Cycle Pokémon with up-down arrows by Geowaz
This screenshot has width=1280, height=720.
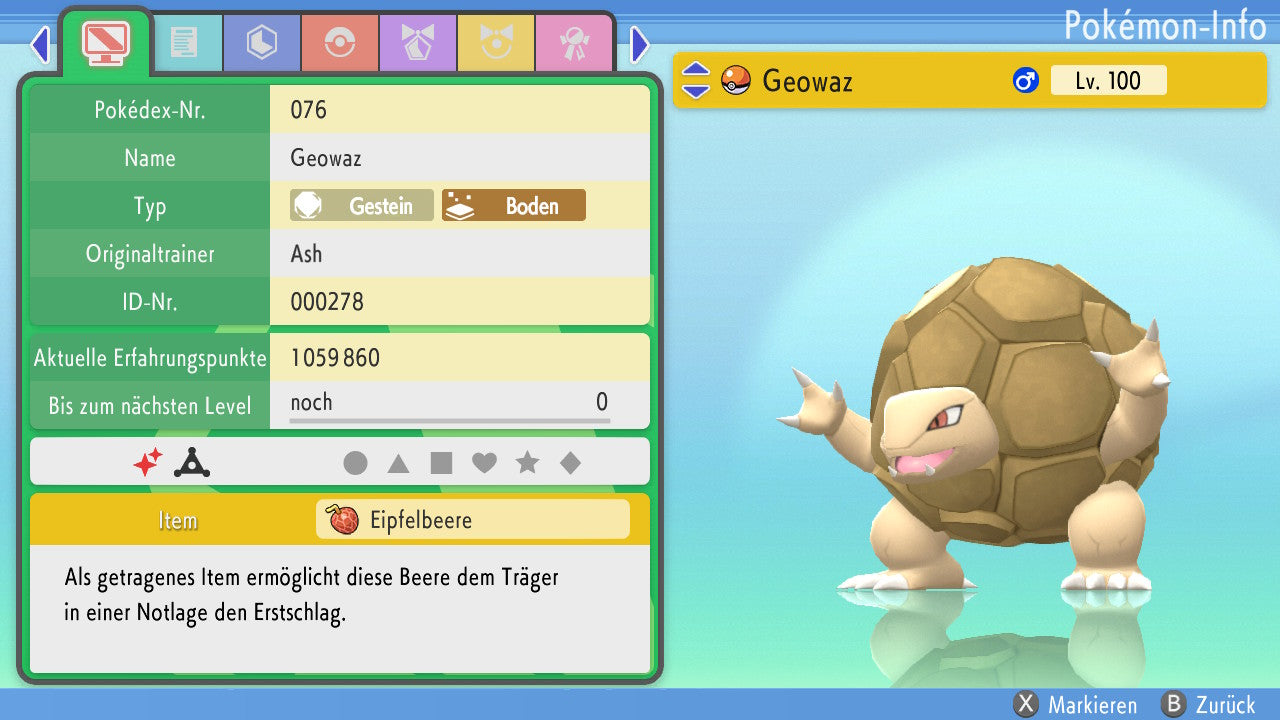tap(696, 81)
